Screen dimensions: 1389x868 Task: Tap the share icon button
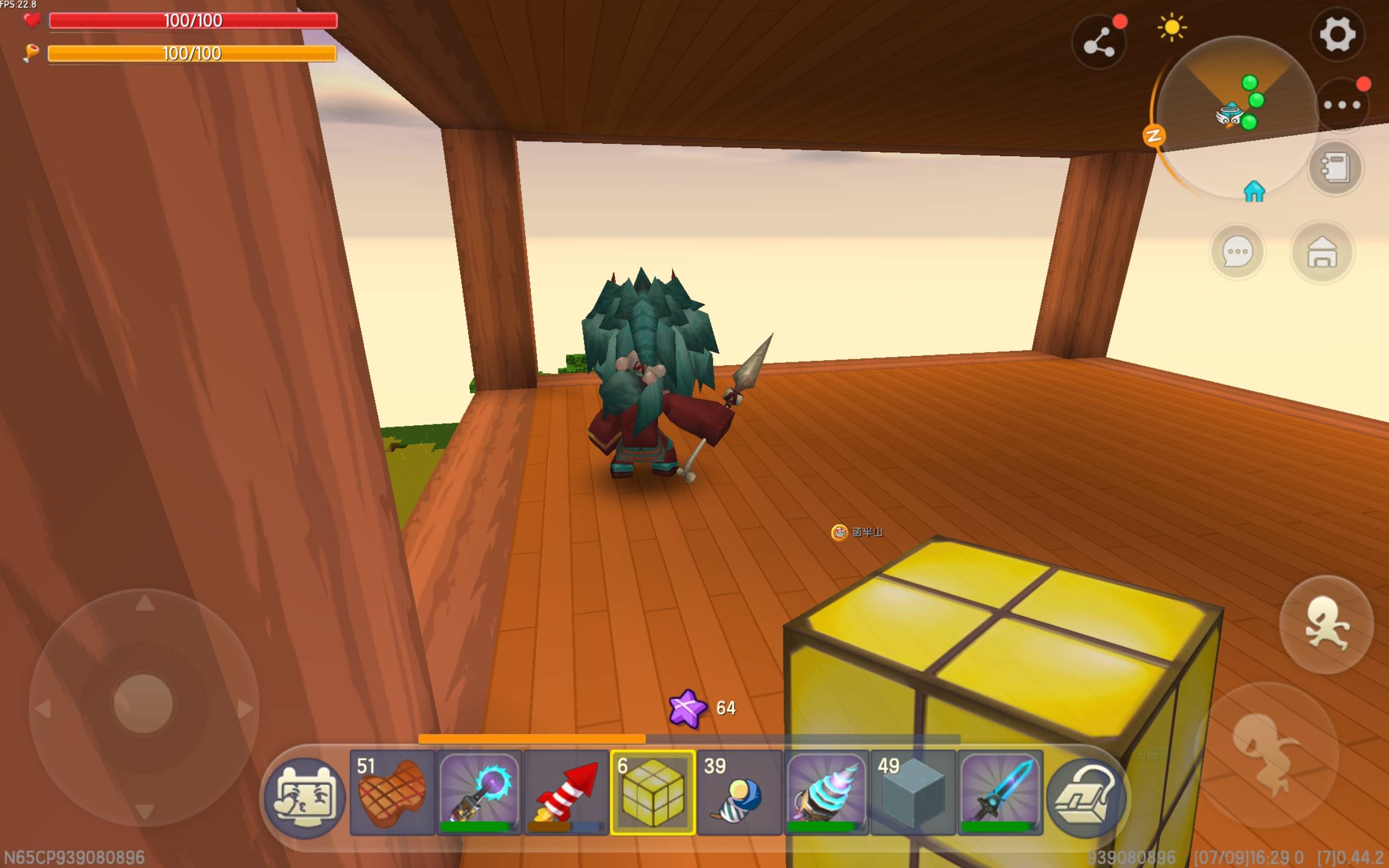[x=1099, y=42]
